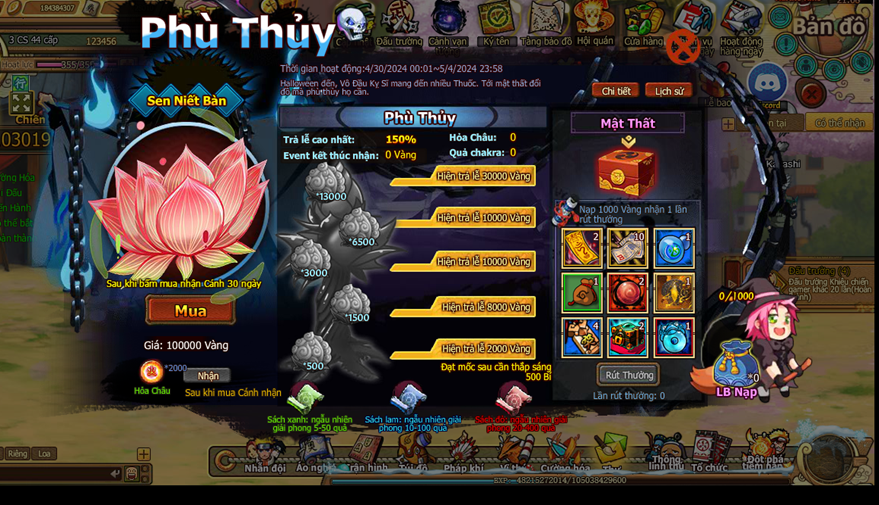Open the Bản đồ map
Screen dimensions: 879x505
pyautogui.click(x=830, y=27)
